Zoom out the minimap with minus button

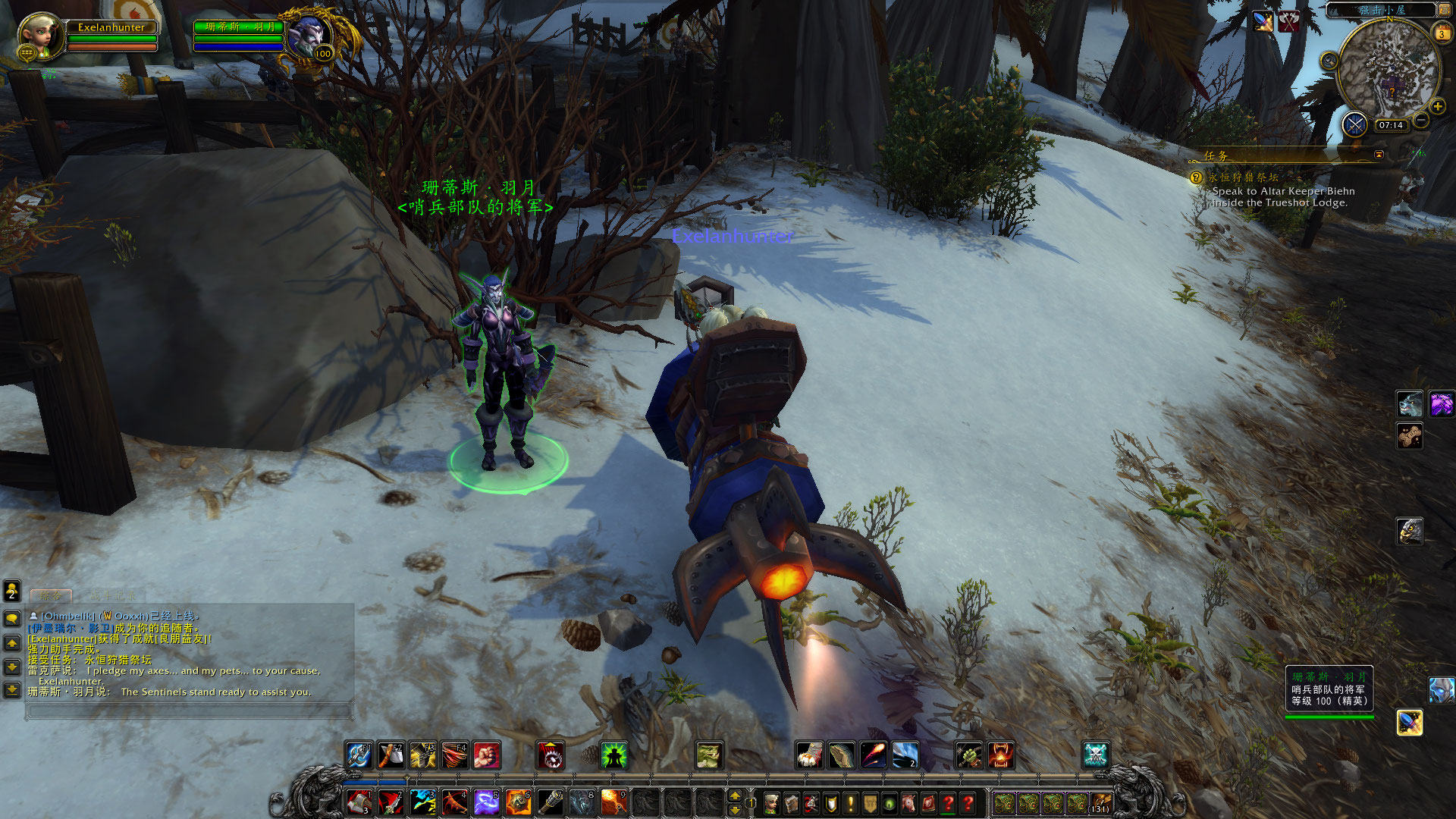tap(1421, 120)
